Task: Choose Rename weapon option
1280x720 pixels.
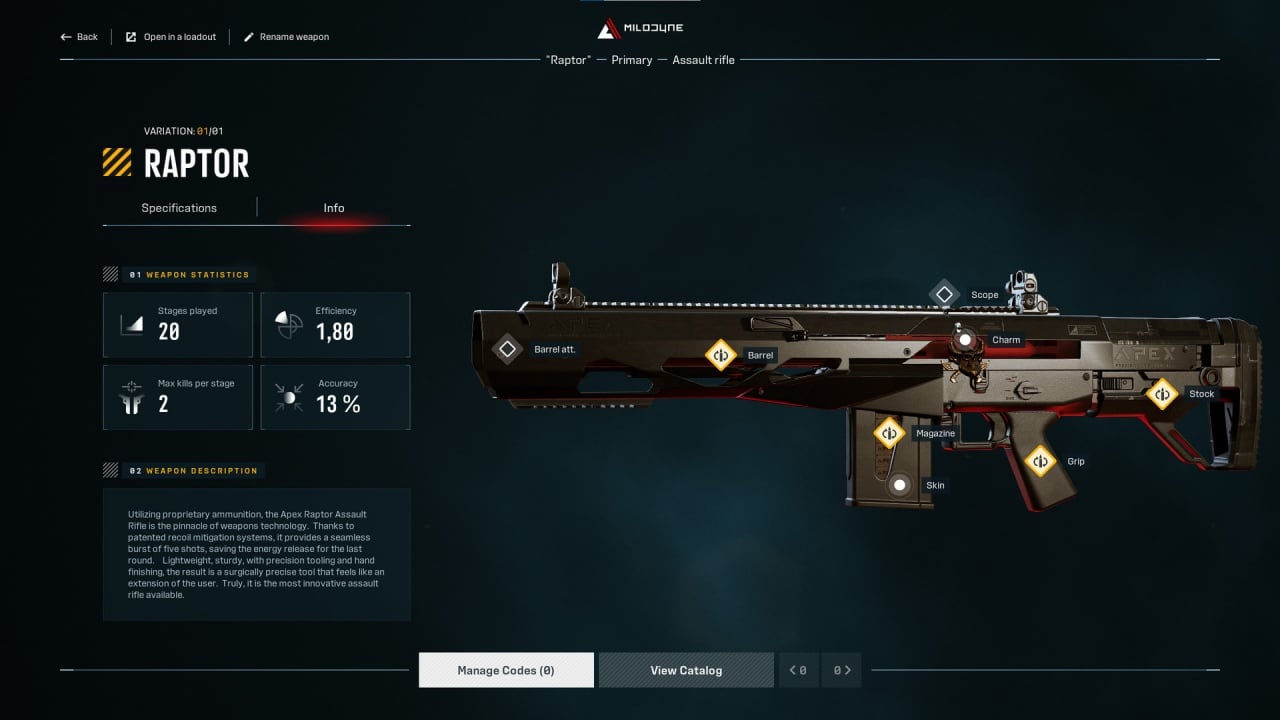Action: click(x=286, y=37)
